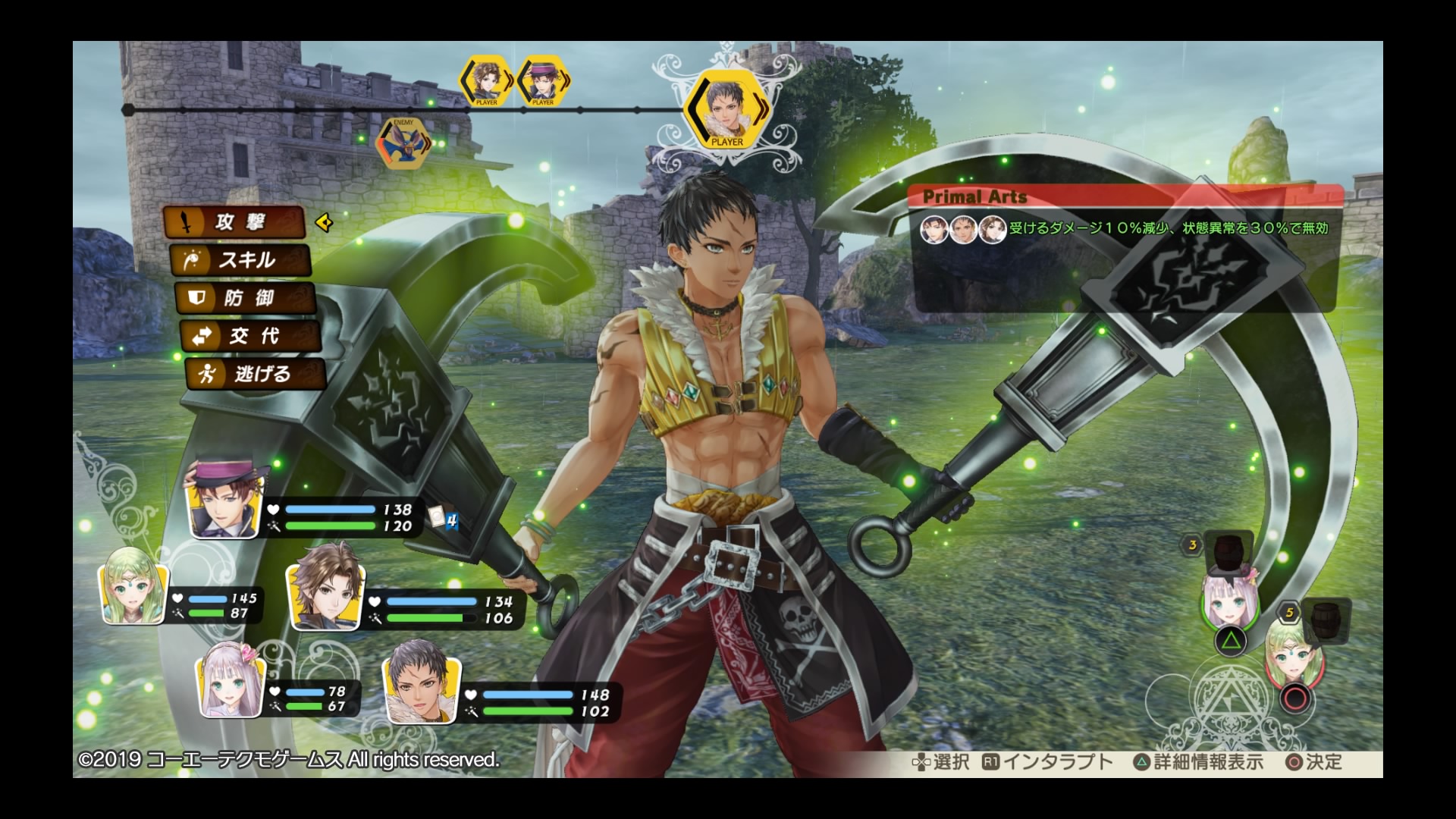Open the Primal Arts effect panel
Viewport: 1456px width, 819px height.
tap(1125, 227)
